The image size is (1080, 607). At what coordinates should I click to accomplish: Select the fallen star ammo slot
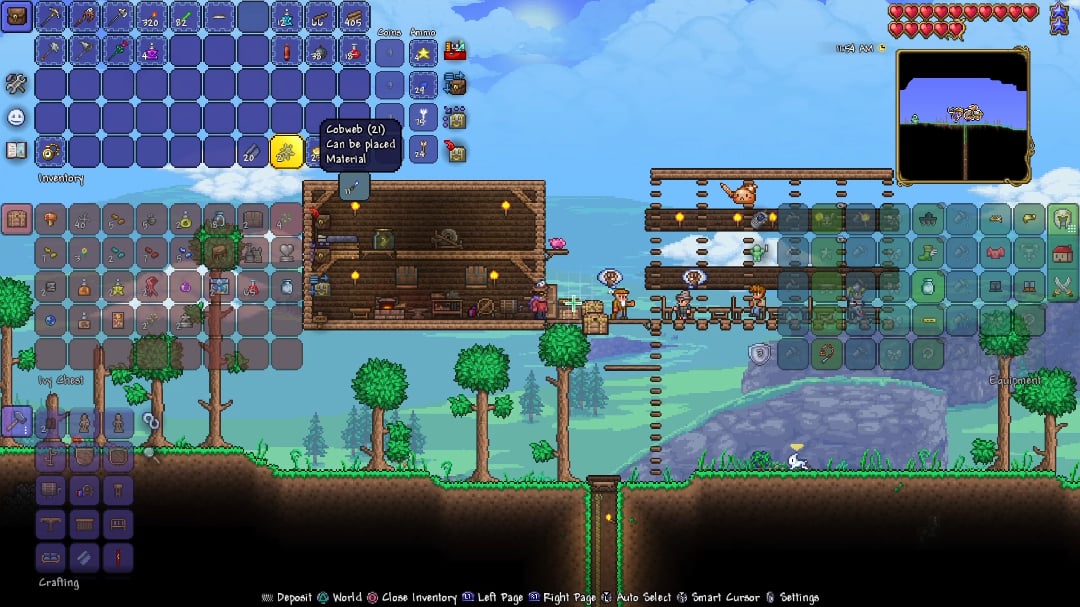pyautogui.click(x=423, y=51)
